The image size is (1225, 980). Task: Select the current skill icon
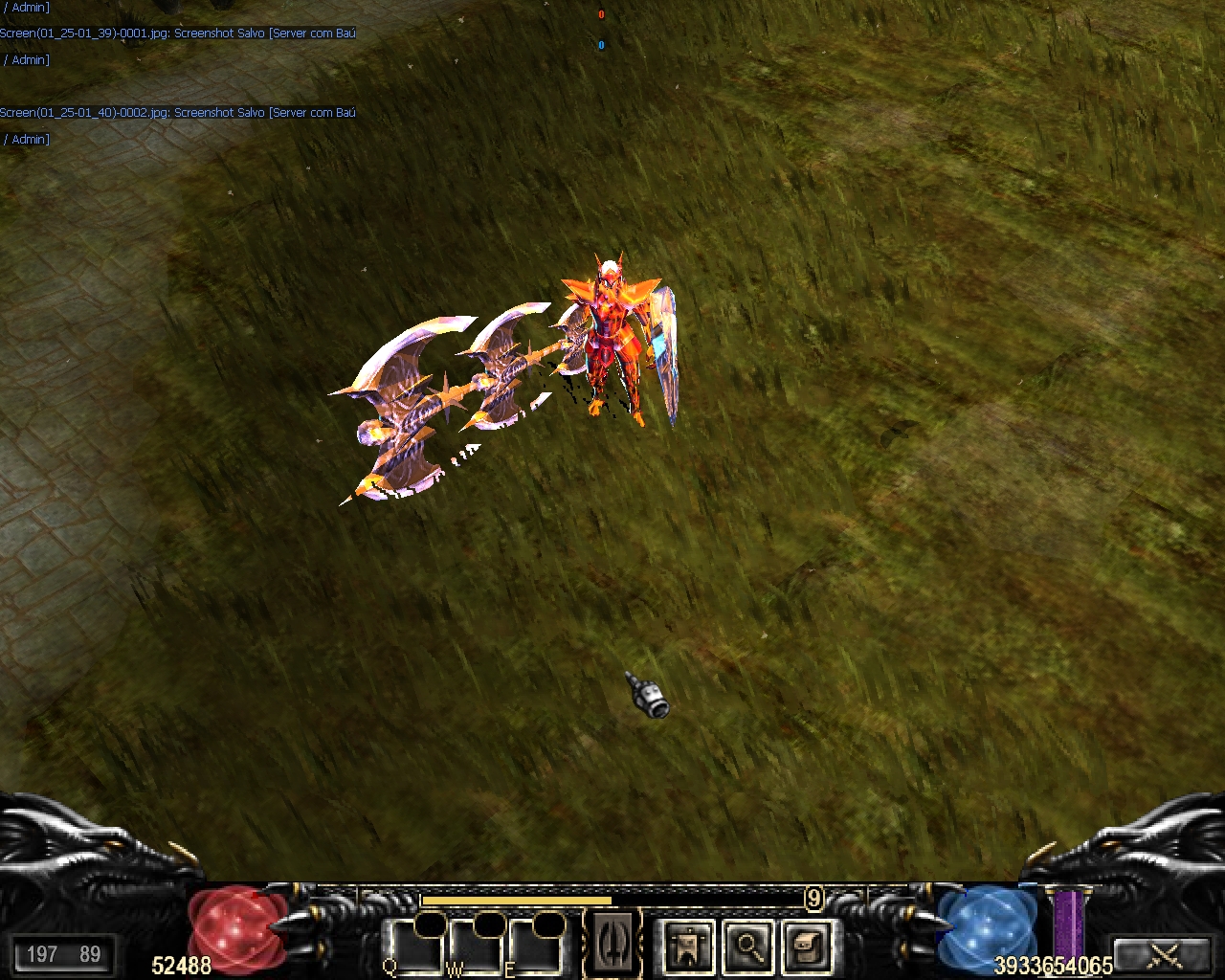pos(612,946)
